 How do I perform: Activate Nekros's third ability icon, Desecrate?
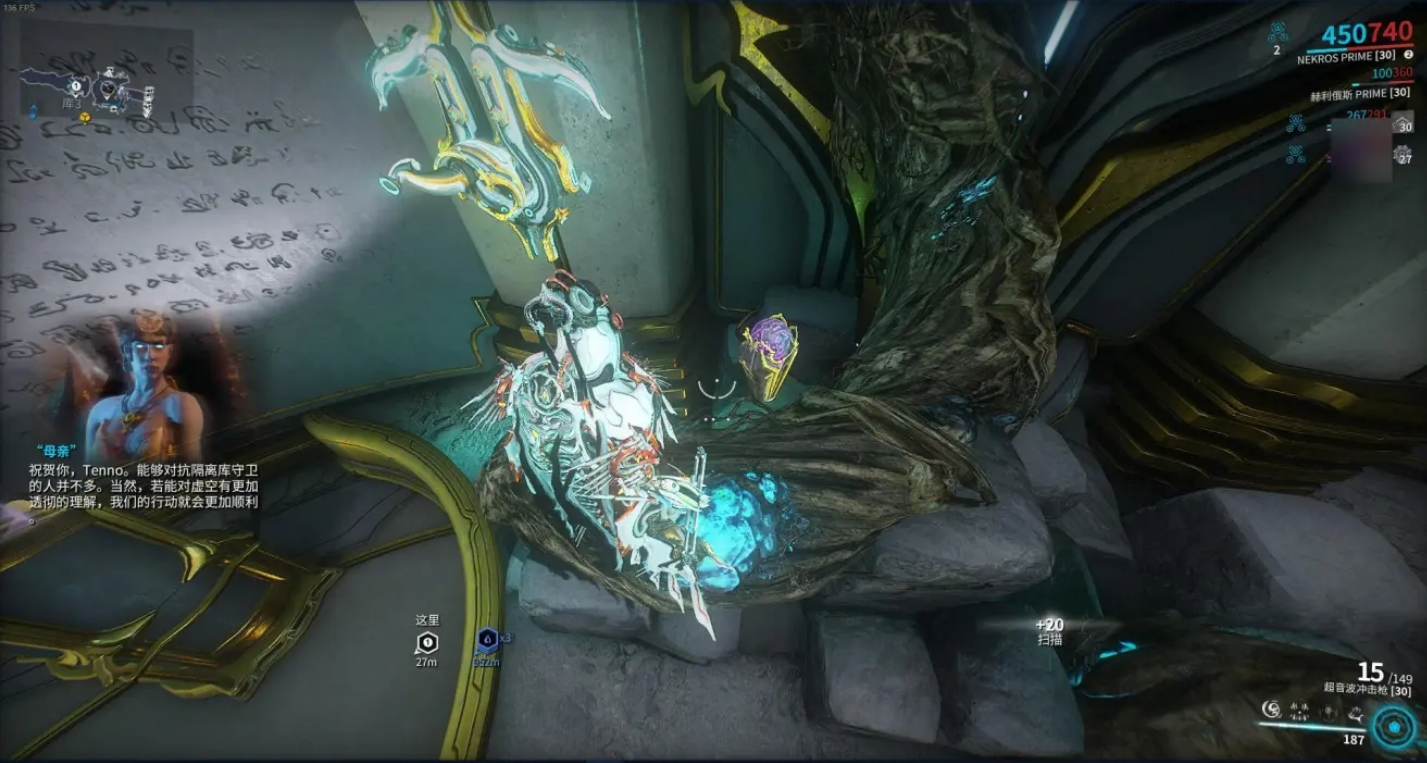pyautogui.click(x=1327, y=712)
